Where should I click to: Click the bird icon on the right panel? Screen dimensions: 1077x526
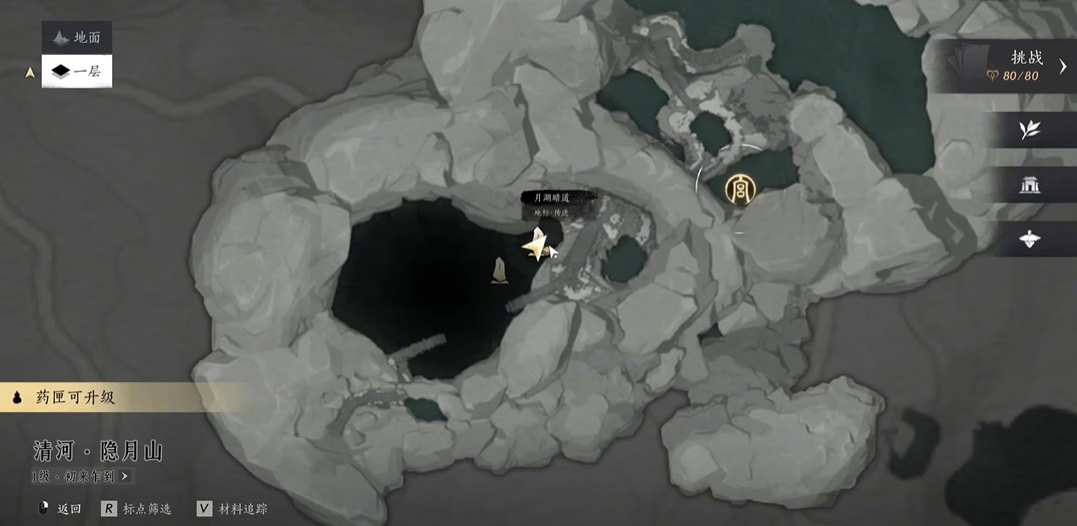1029,239
